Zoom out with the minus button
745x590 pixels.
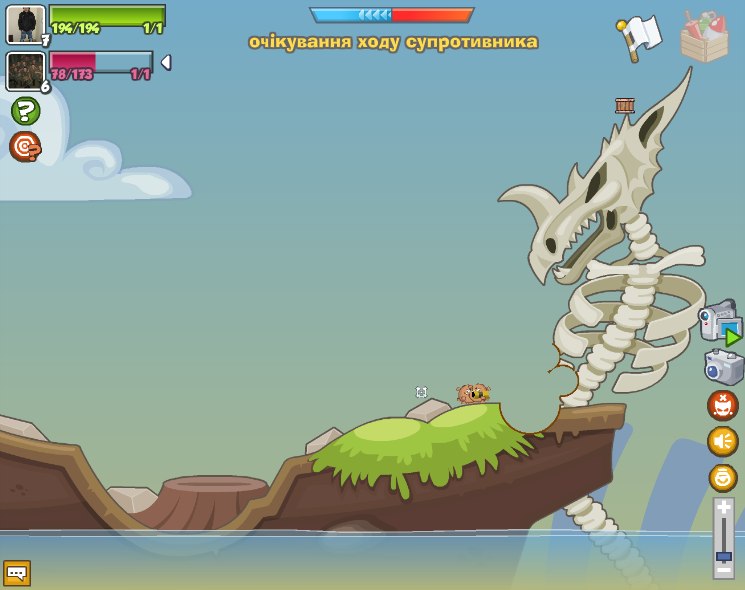click(723, 570)
